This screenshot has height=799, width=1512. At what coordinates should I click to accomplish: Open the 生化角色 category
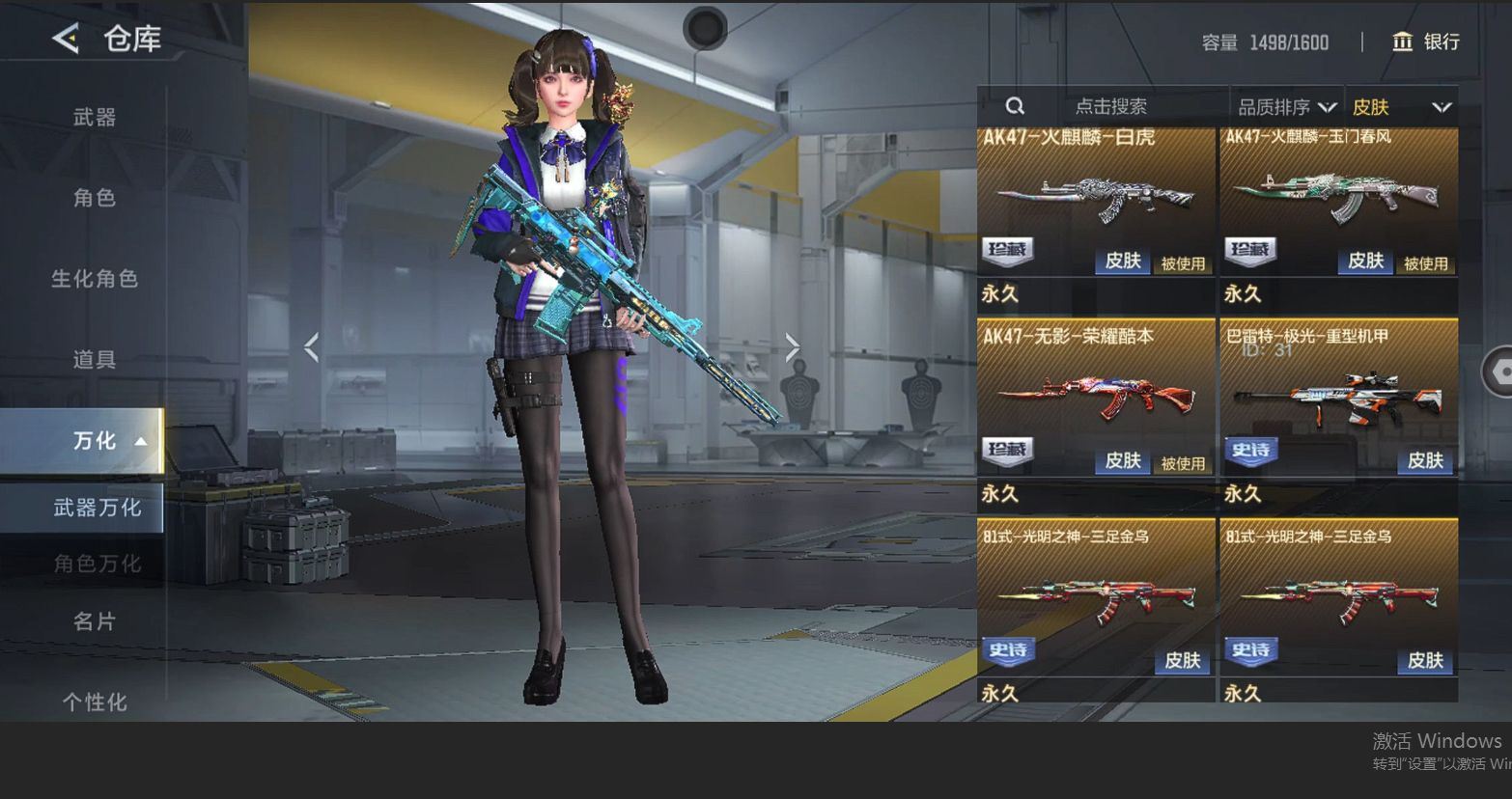95,279
